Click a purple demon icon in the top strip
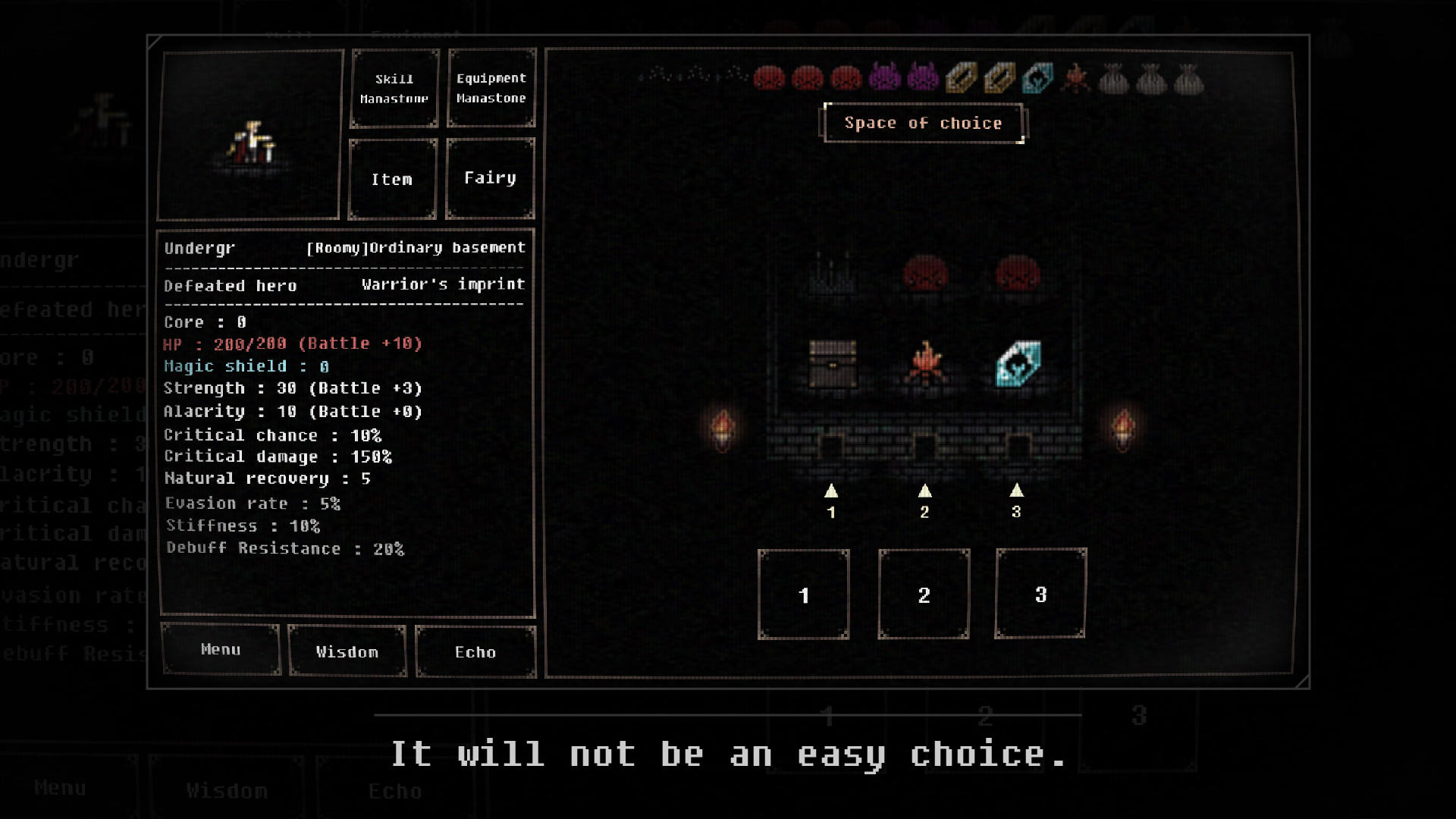The height and width of the screenshot is (819, 1456). click(885, 79)
